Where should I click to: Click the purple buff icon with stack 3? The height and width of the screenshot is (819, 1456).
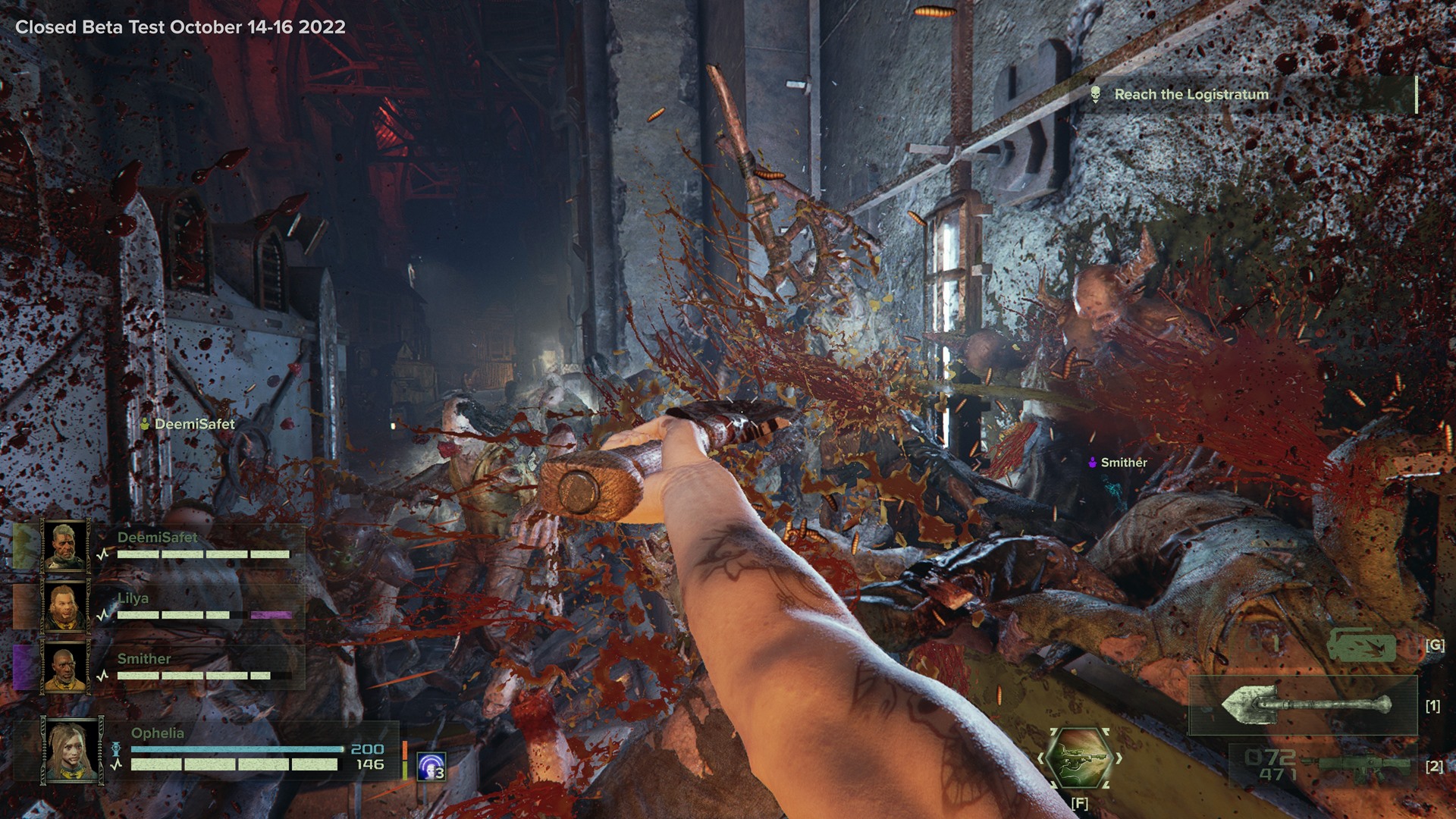click(431, 767)
